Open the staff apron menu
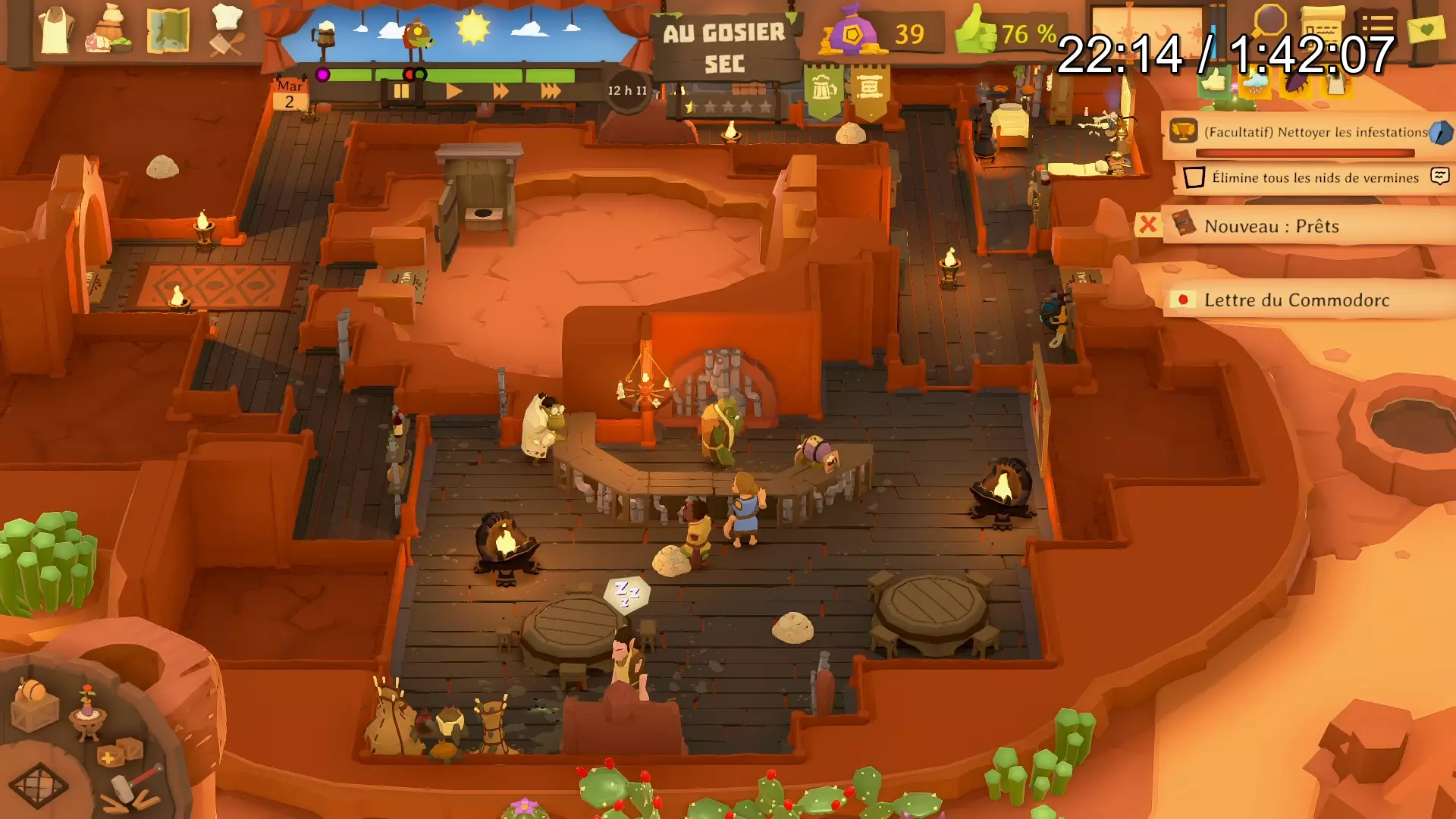The height and width of the screenshot is (819, 1456). (x=55, y=31)
